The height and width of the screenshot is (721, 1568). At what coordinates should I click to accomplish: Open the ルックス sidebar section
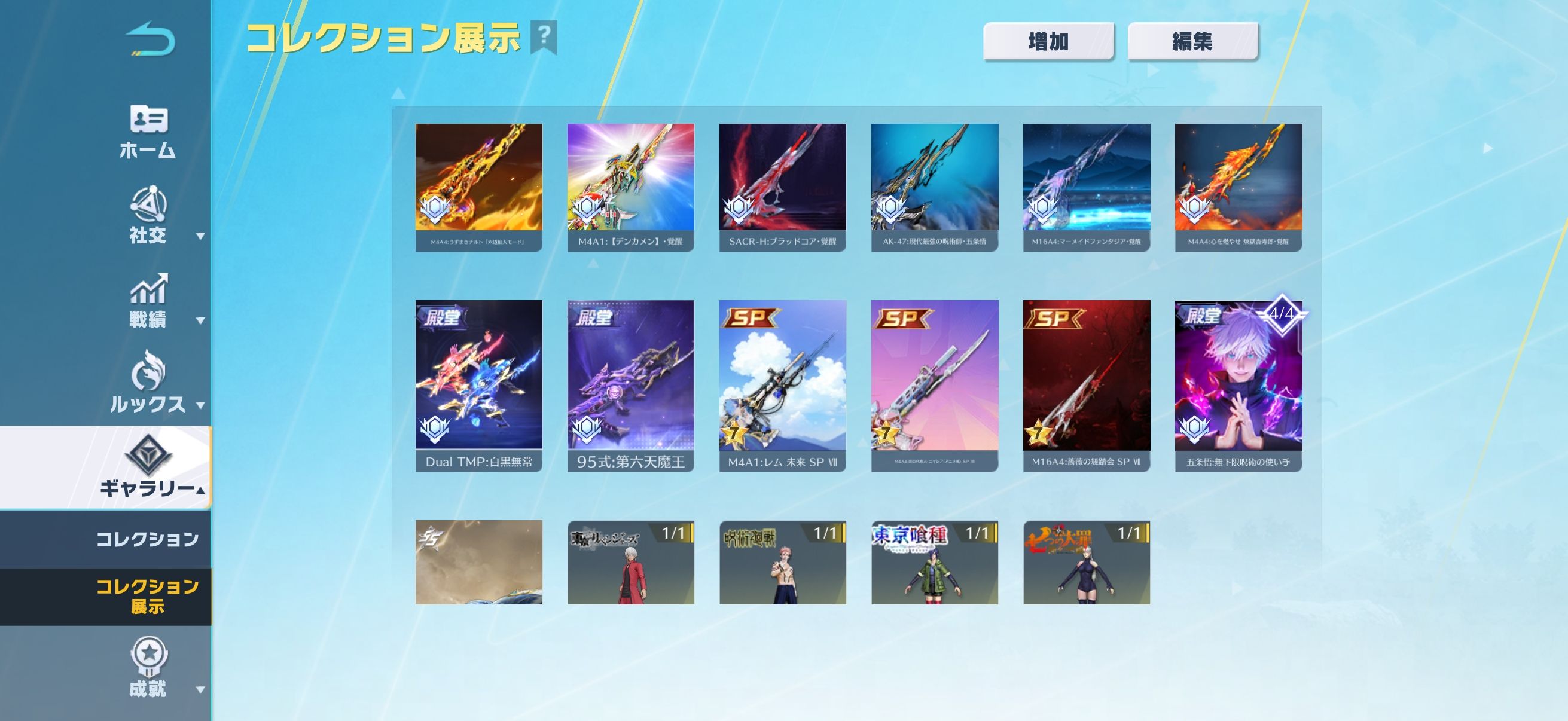coord(148,384)
